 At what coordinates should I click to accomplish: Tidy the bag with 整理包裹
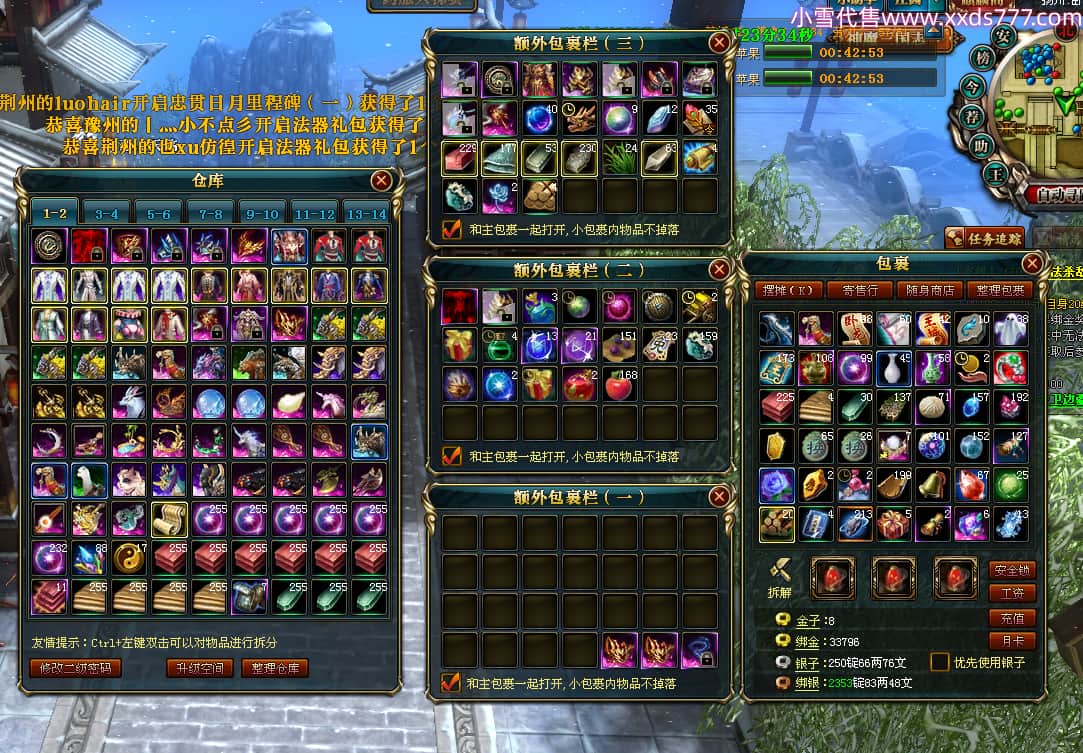tap(1001, 290)
